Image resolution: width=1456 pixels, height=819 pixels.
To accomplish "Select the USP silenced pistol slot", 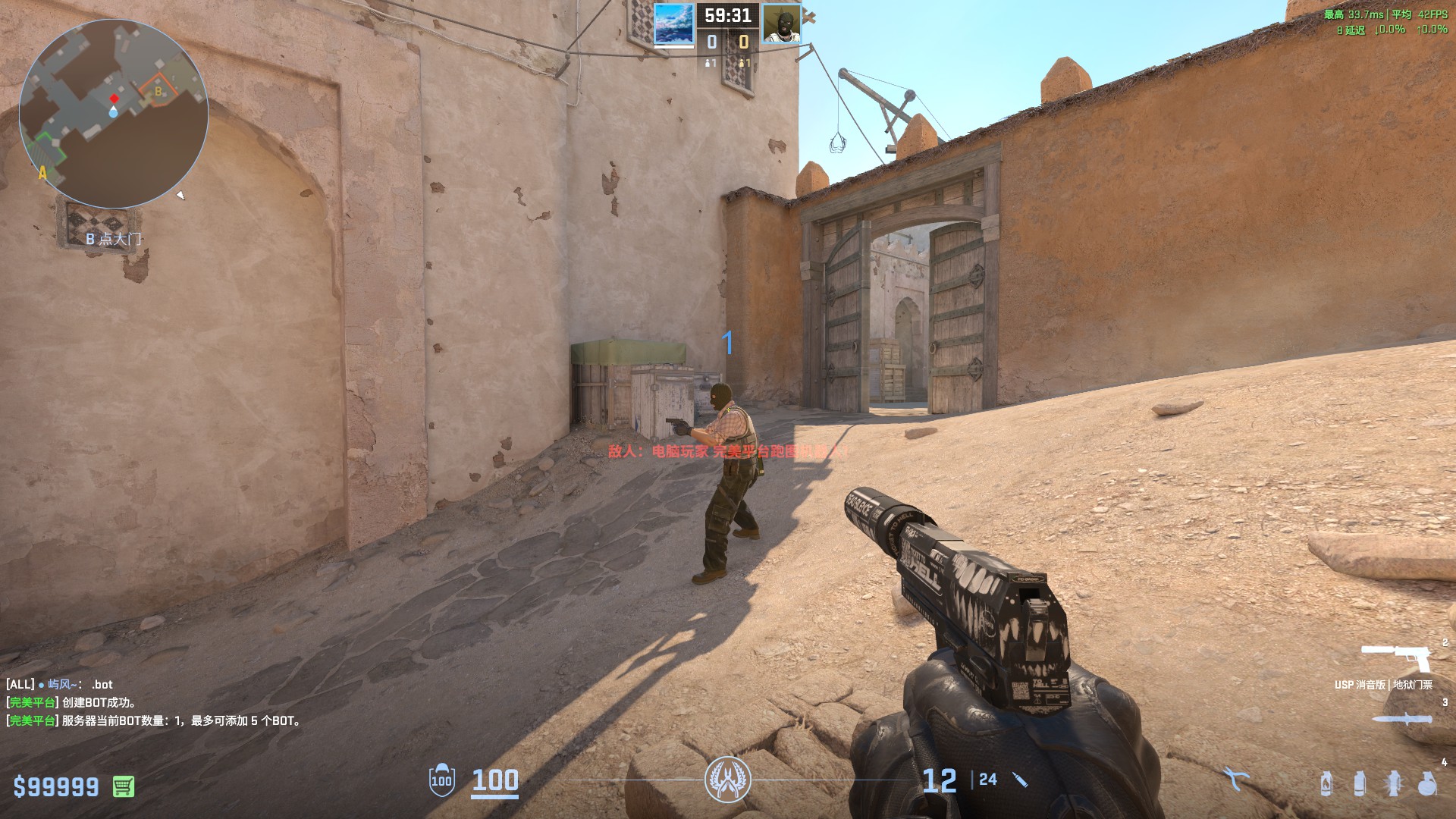I will pyautogui.click(x=1396, y=657).
